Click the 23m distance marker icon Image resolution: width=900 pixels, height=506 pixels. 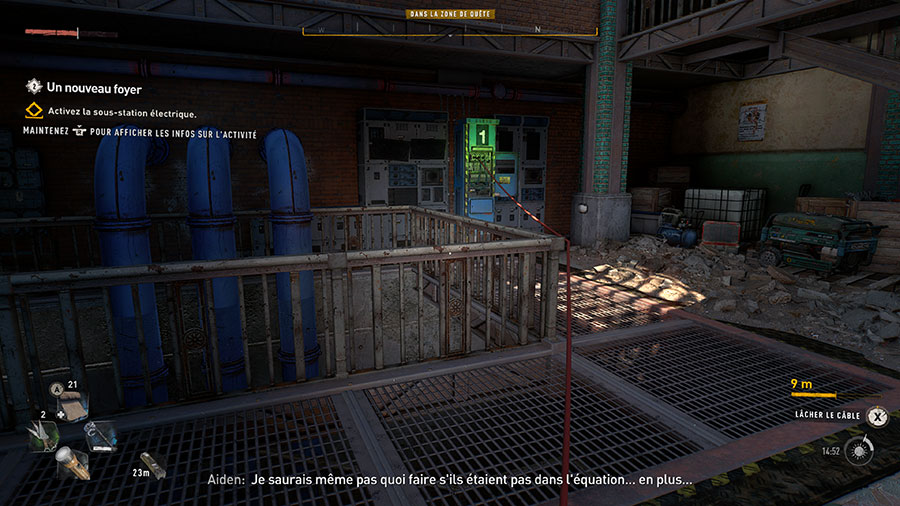tap(155, 467)
